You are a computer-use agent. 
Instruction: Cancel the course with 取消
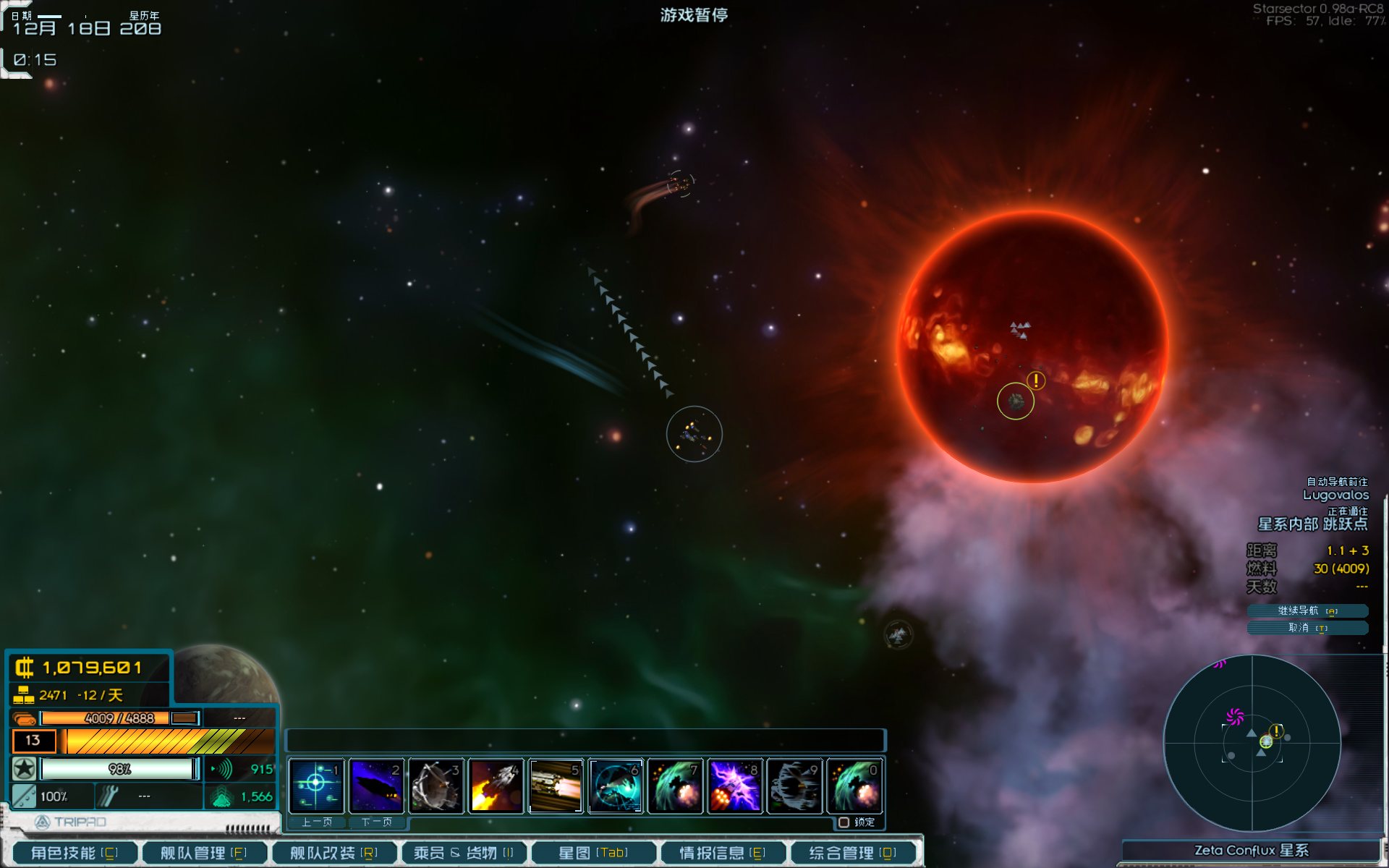coord(1307,628)
